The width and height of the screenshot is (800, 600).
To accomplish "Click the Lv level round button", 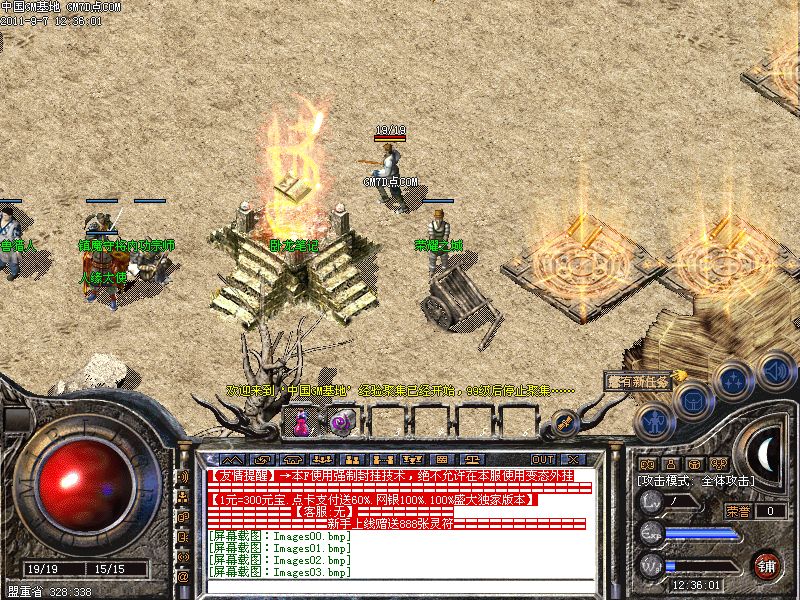I will pos(652,502).
